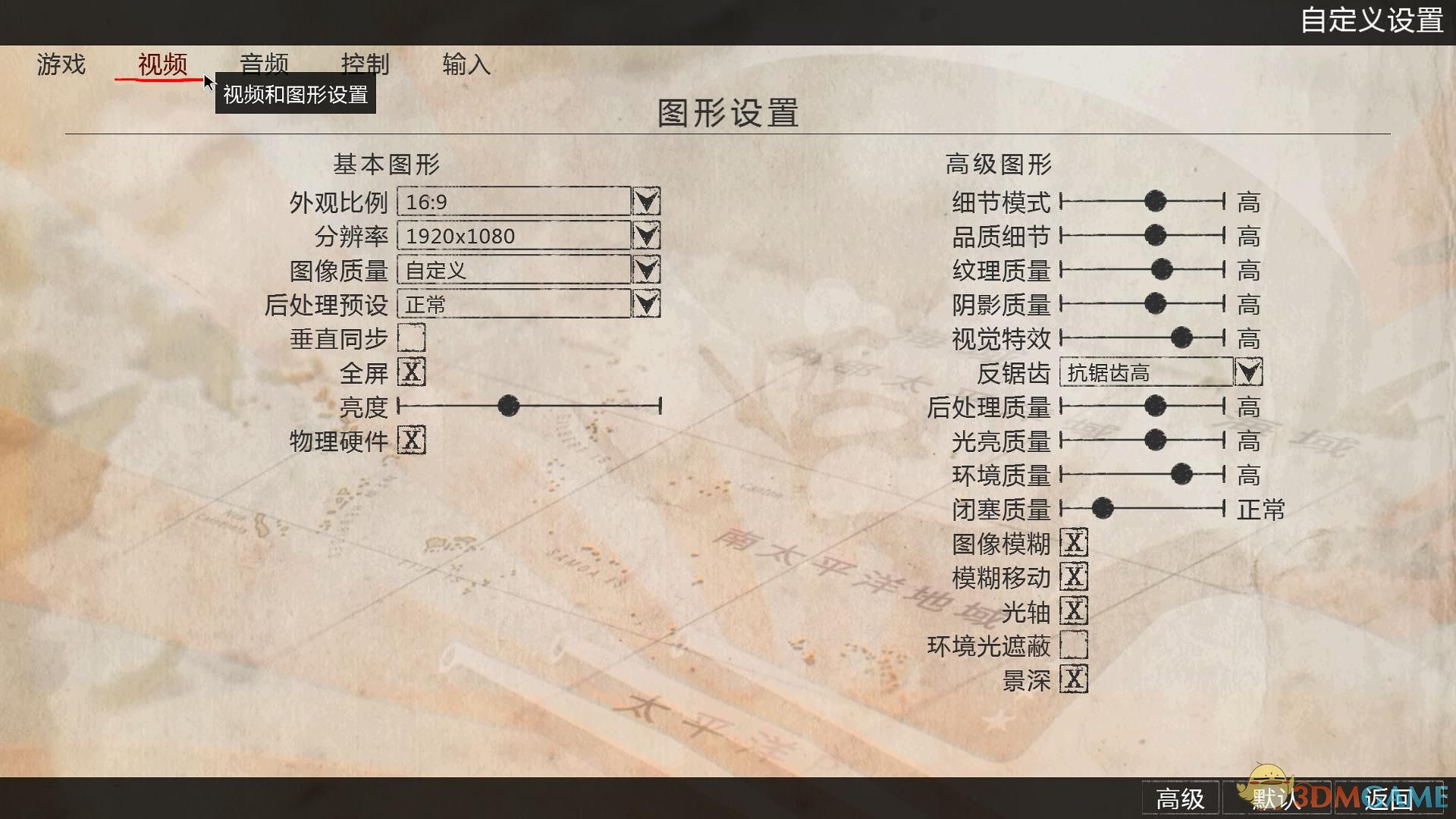Toggle the 物理硬件 checkbox
Screen dimensions: 1456x819
[412, 441]
